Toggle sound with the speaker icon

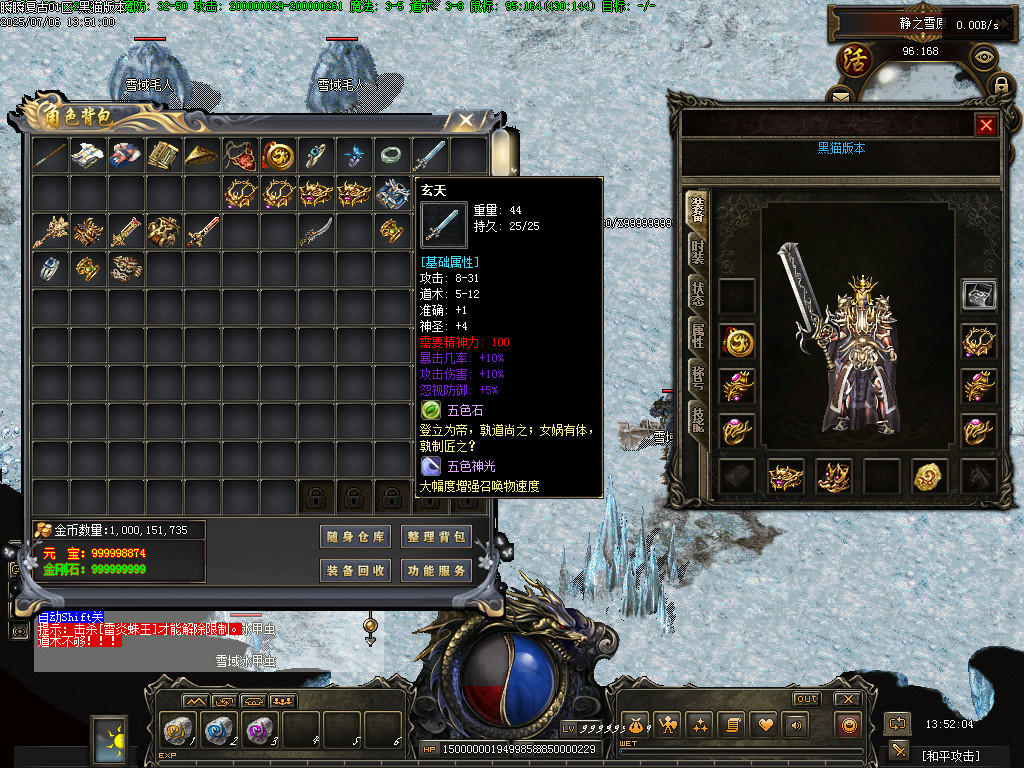[x=796, y=724]
